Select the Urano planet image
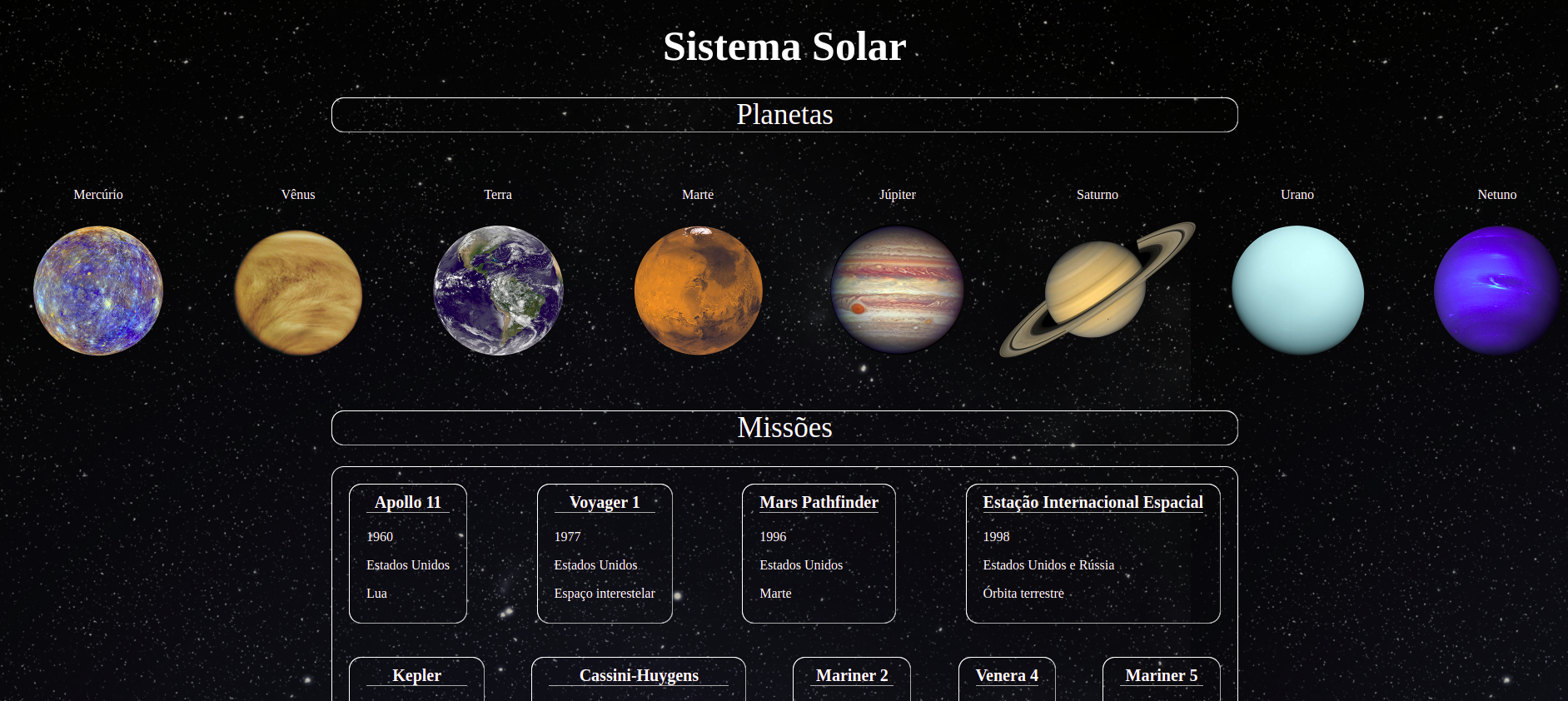Screen dimensions: 1568x701 tap(1297, 290)
